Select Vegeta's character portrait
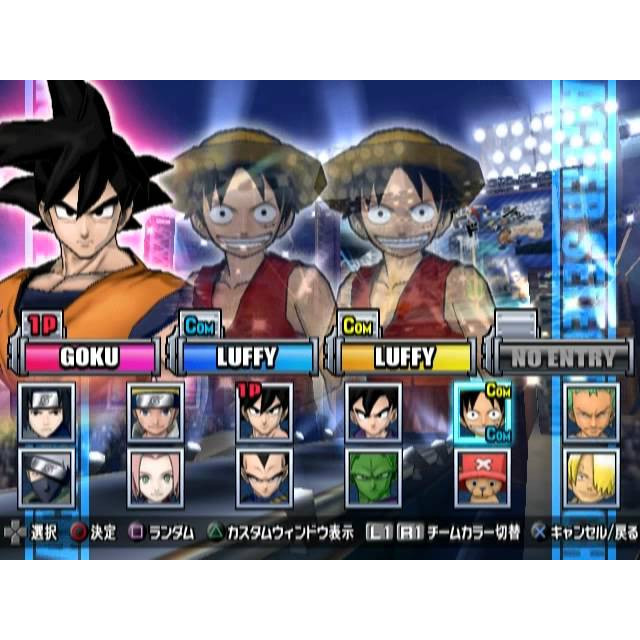 tap(265, 476)
